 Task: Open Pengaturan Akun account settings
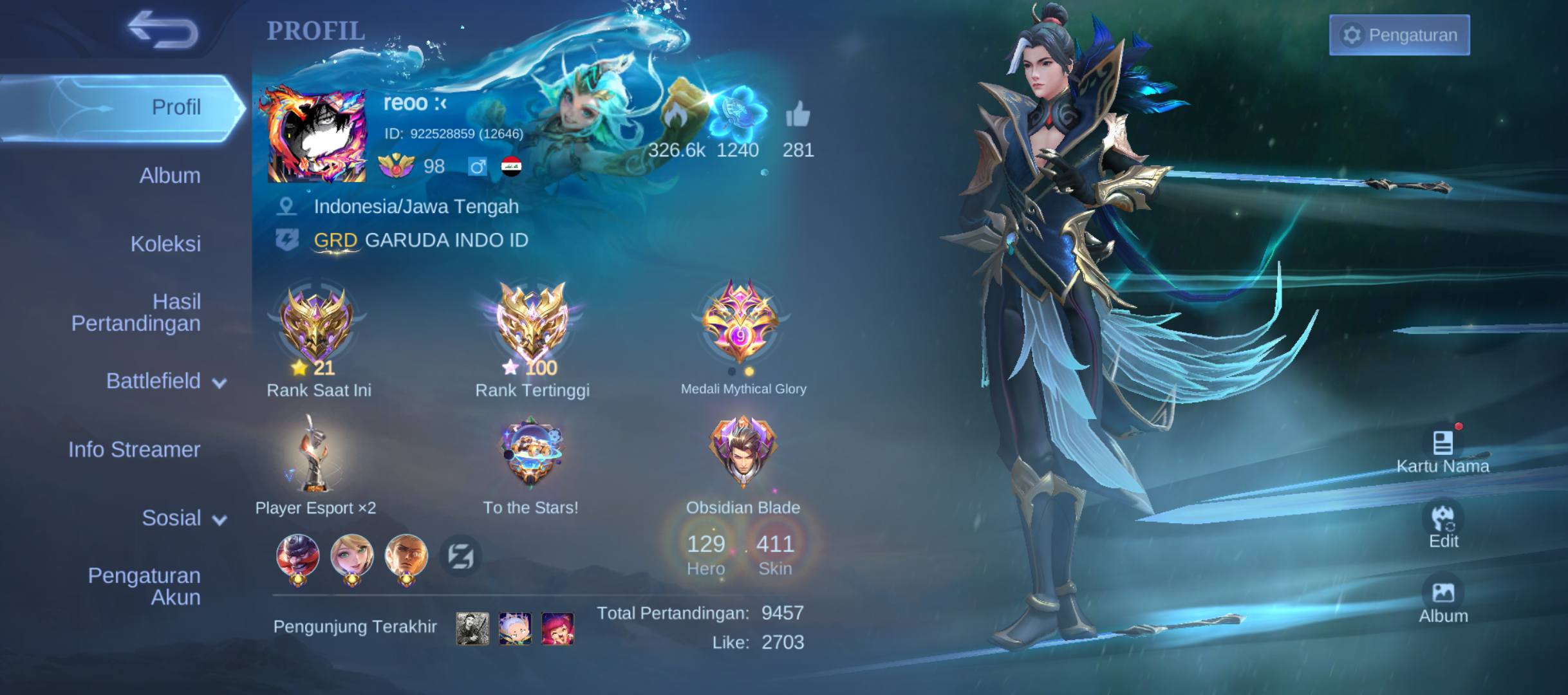click(x=144, y=586)
